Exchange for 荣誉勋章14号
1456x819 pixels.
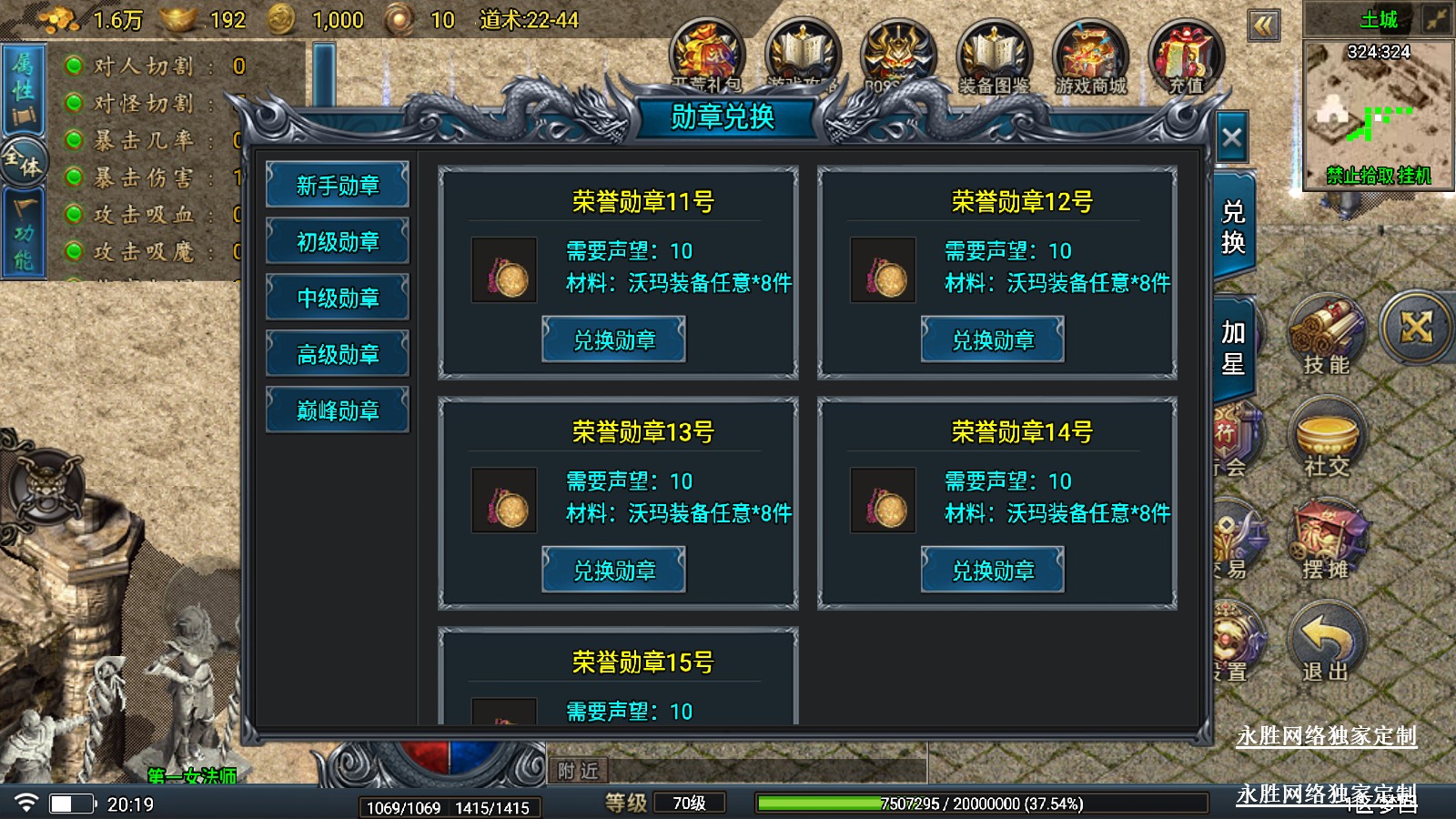click(993, 571)
